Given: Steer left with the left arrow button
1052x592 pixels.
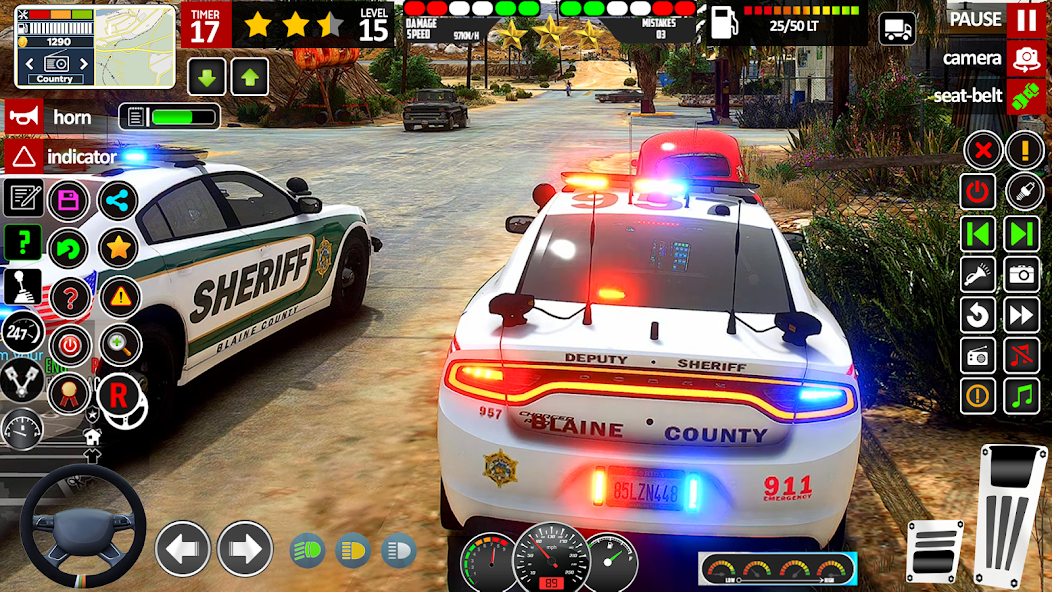Looking at the screenshot, I should pos(183,548).
